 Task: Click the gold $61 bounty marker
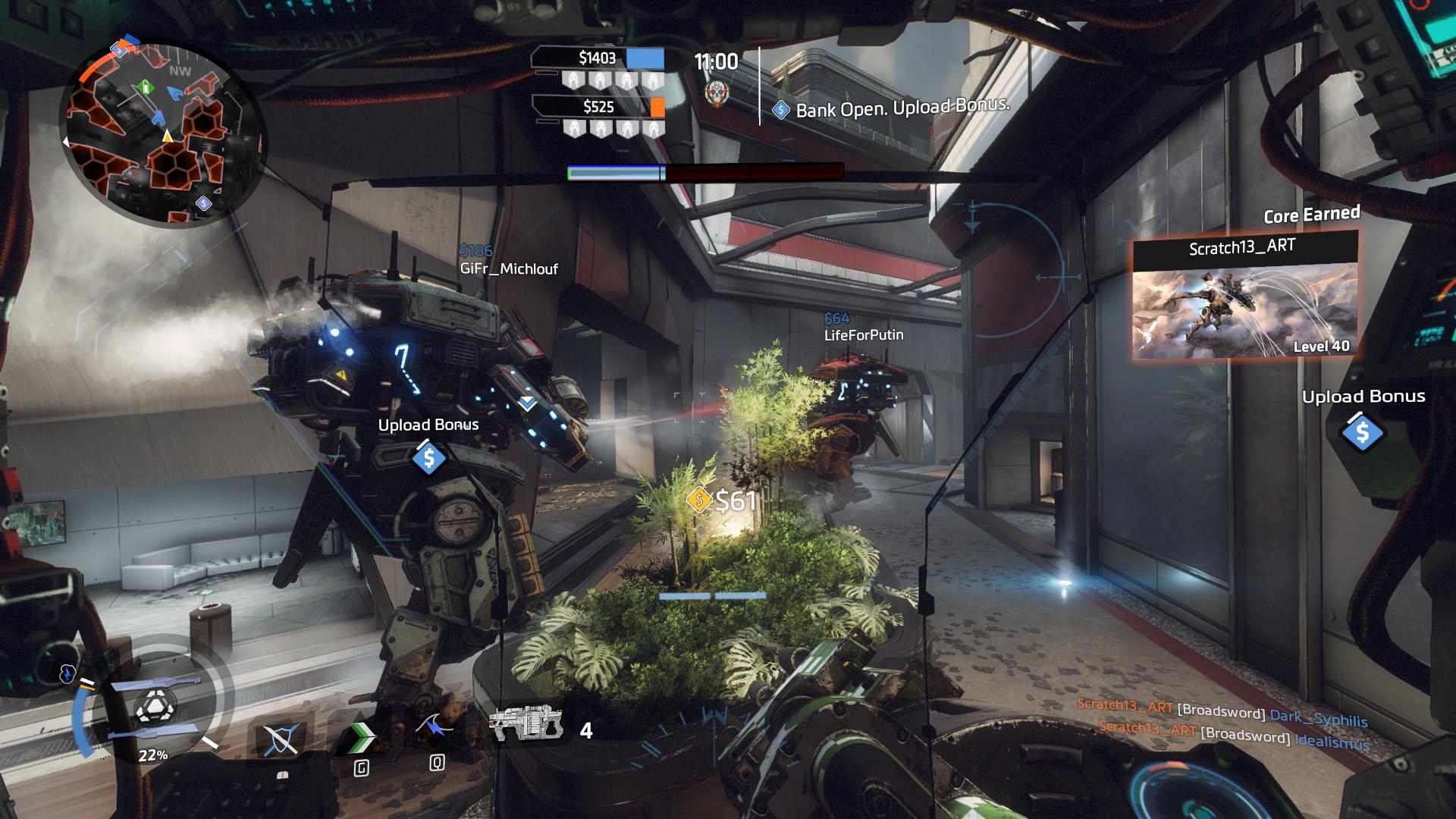click(x=698, y=500)
